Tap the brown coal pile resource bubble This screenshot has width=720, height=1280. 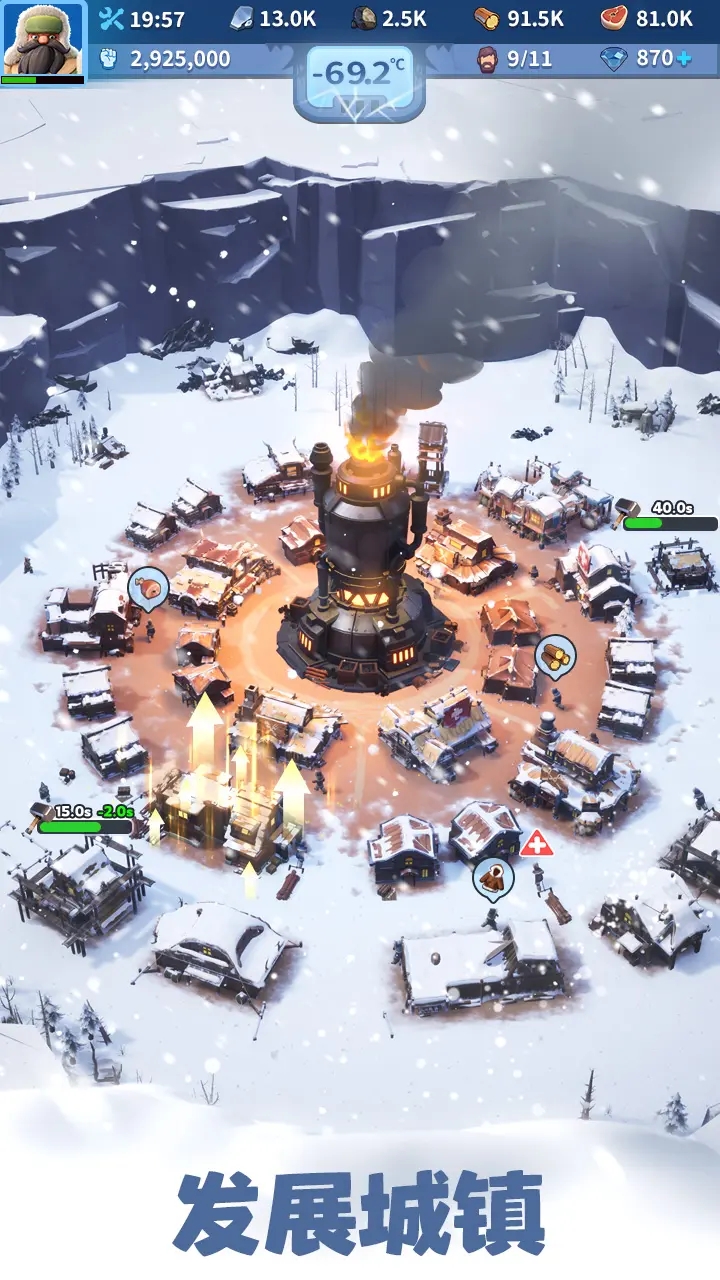point(493,879)
